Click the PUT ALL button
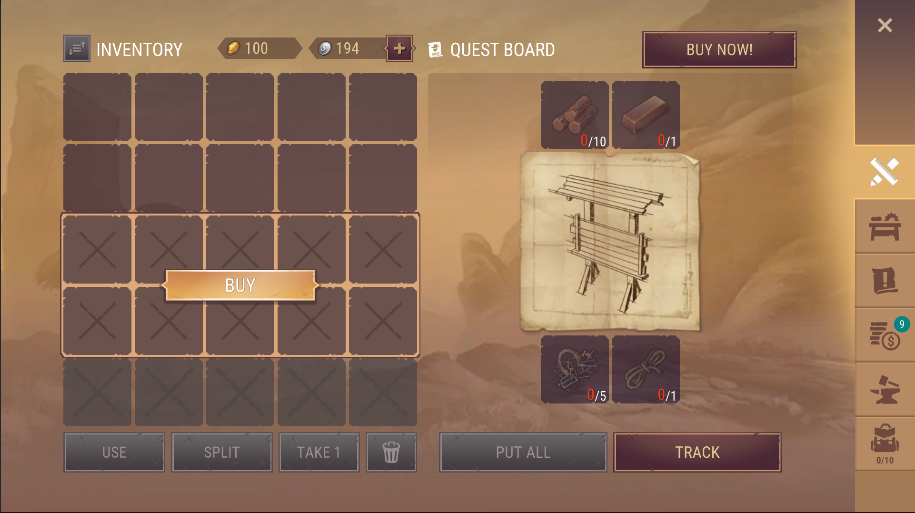Image resolution: width=915 pixels, height=513 pixels. pos(523,452)
